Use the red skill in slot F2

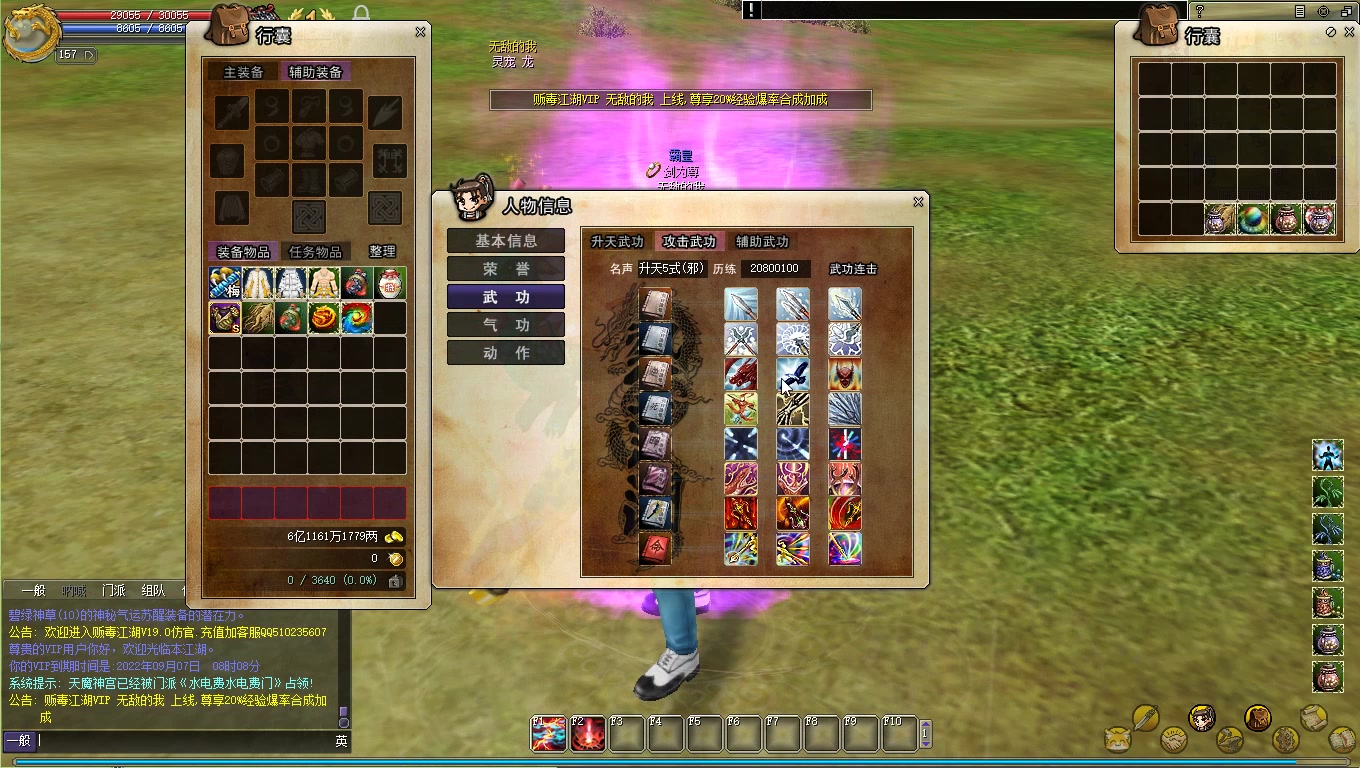pos(588,734)
